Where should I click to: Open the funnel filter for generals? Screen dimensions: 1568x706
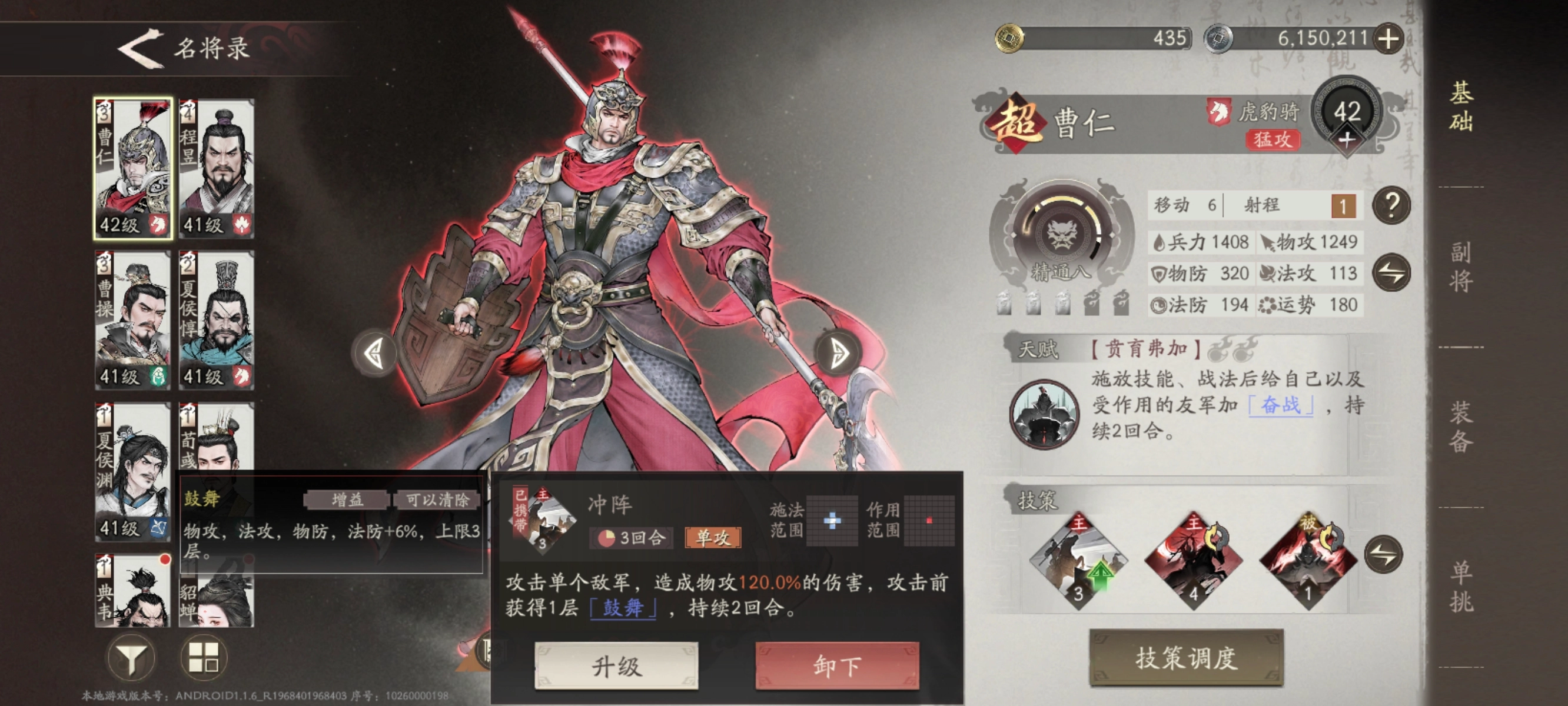[x=131, y=658]
